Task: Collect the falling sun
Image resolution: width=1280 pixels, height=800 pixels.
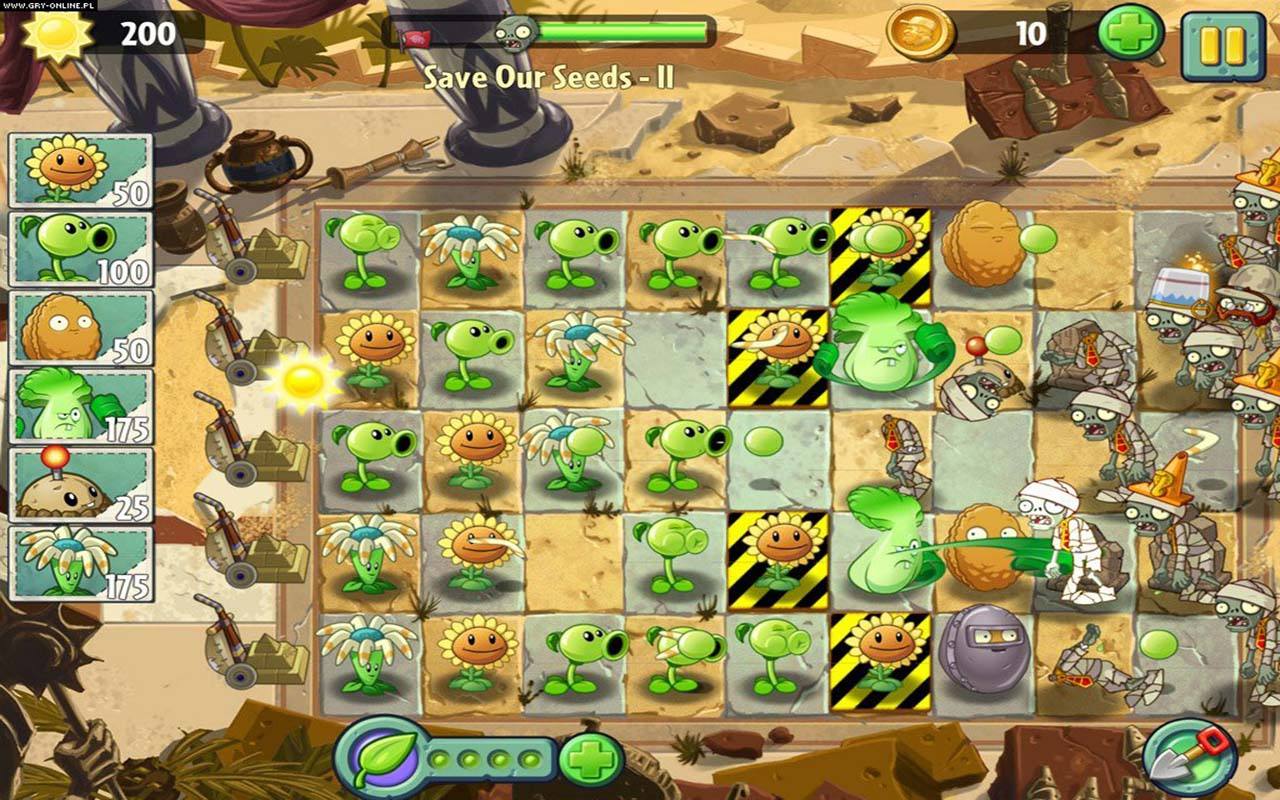Action: point(303,380)
